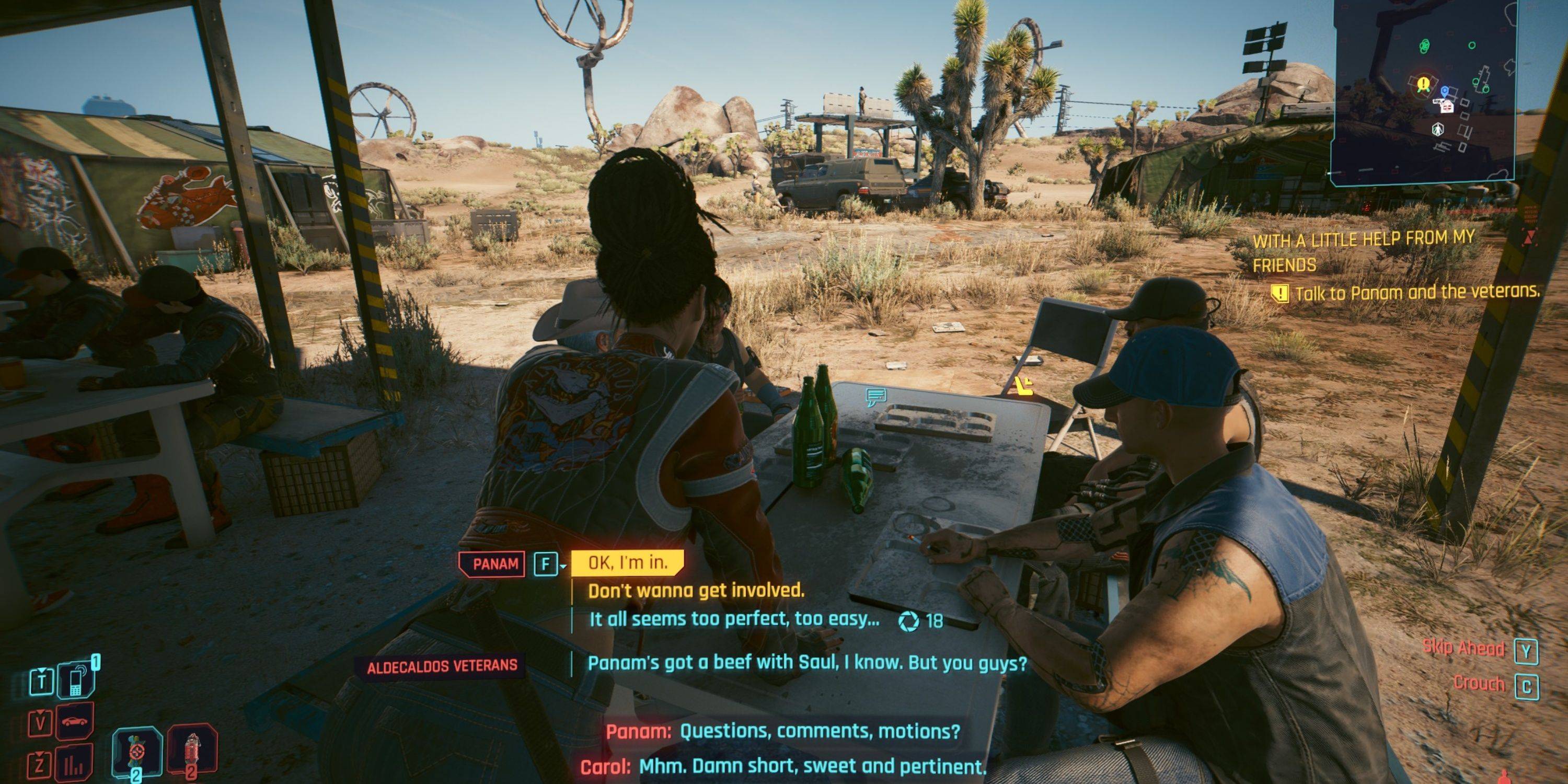Click the blue waypoint pin on the minimap

point(1445,91)
